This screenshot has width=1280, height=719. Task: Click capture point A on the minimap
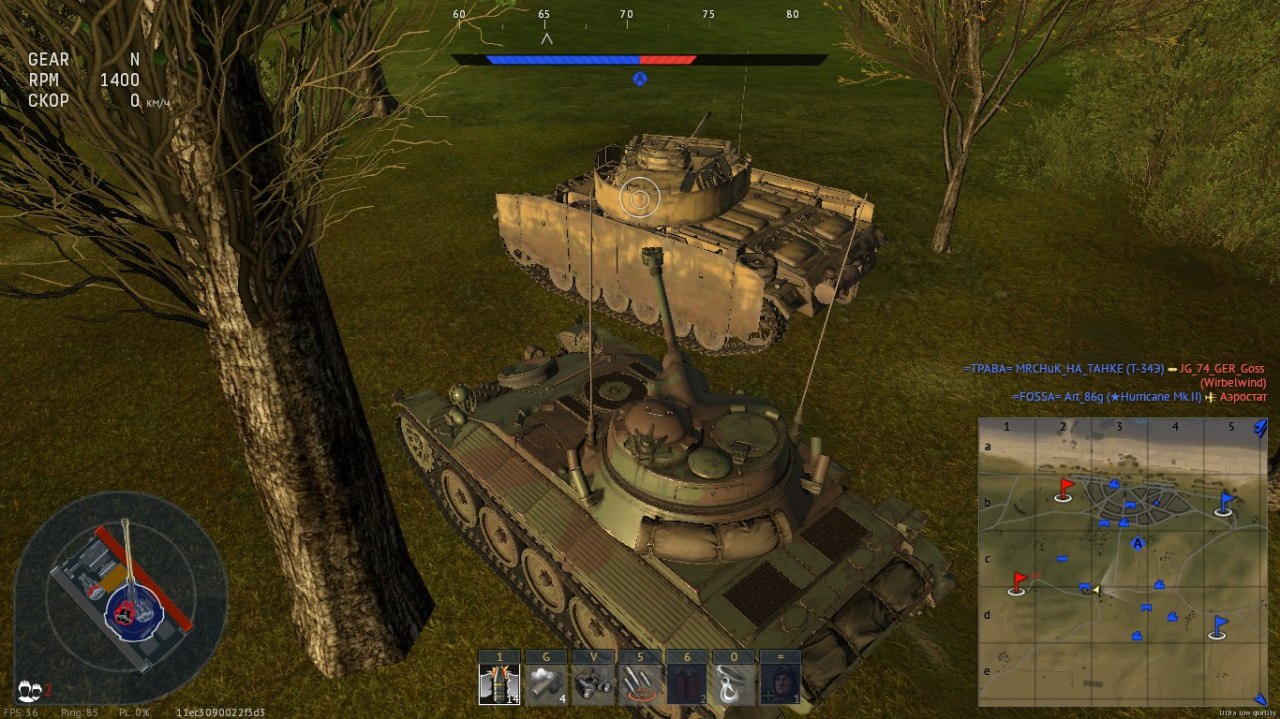coord(1137,543)
